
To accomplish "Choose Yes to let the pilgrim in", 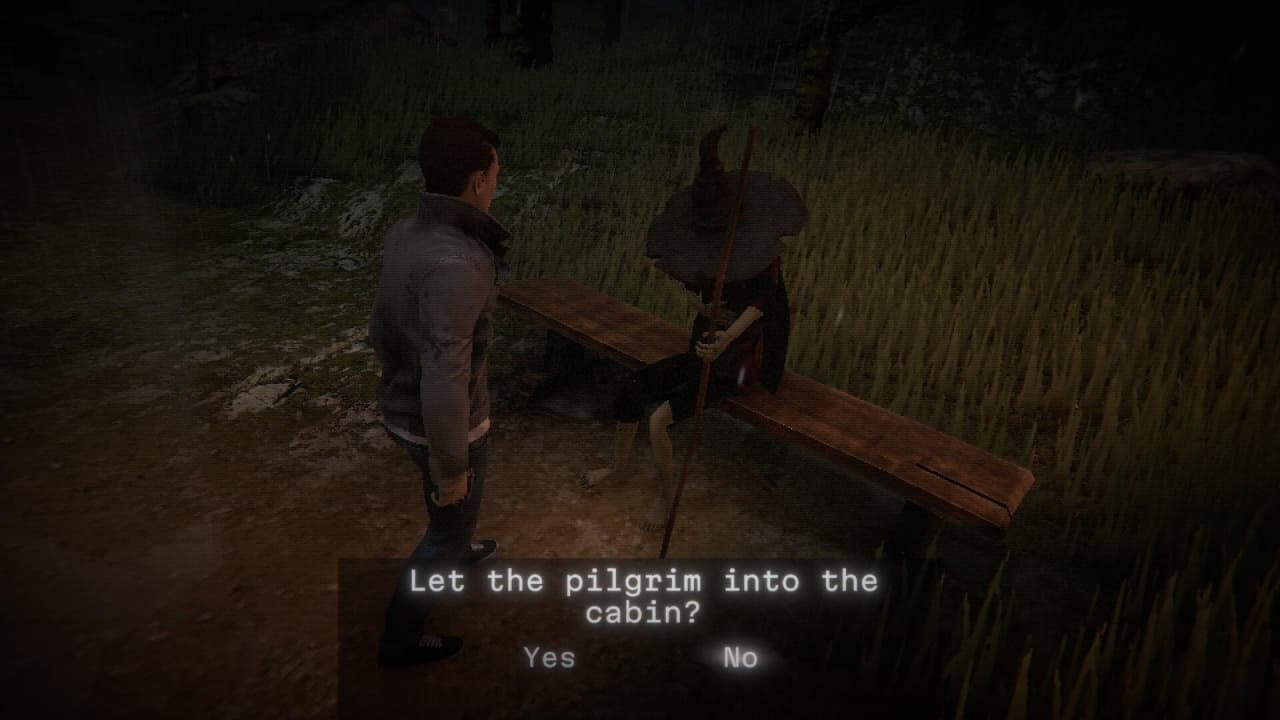I will tap(549, 657).
